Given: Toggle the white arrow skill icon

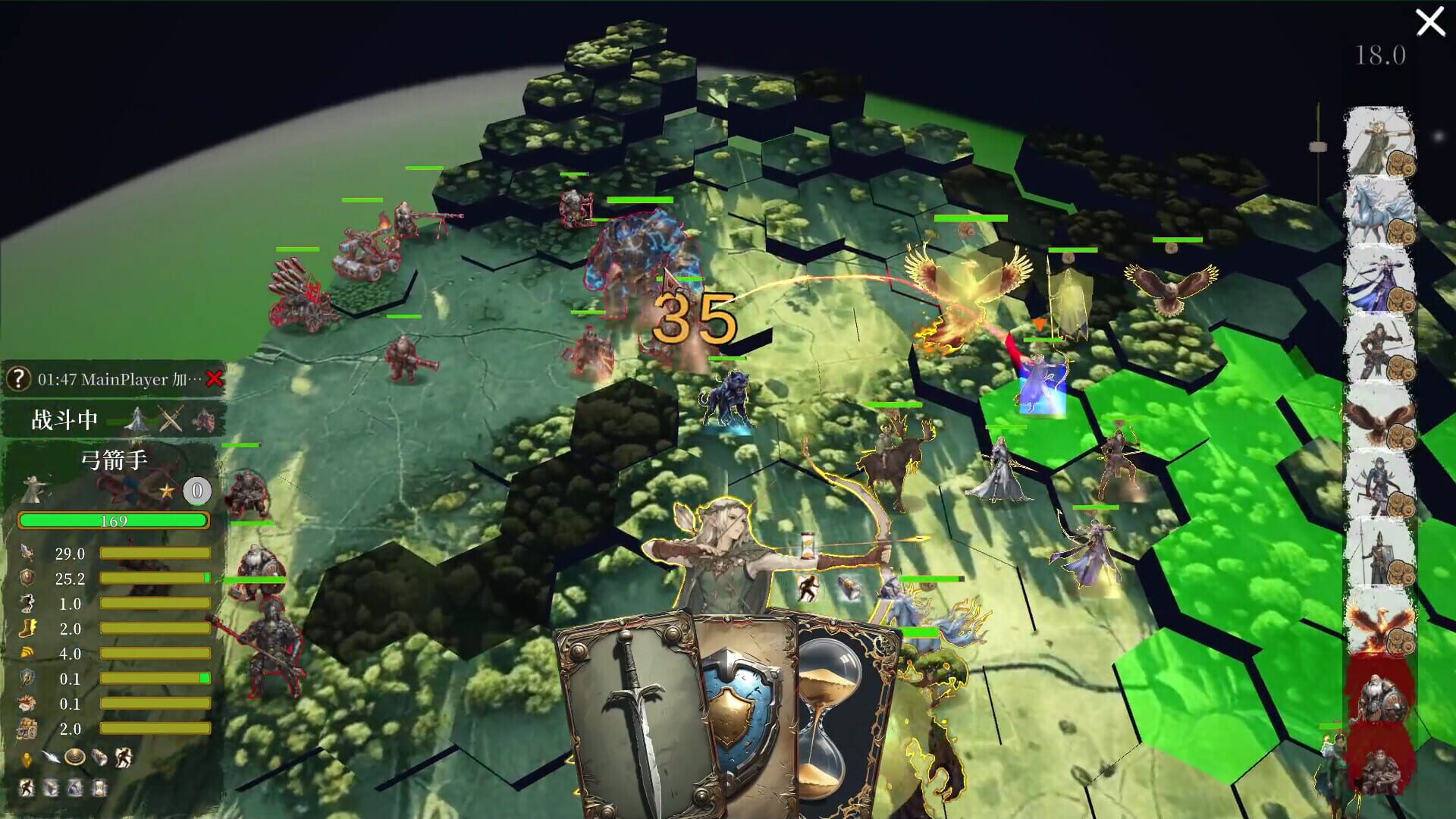Looking at the screenshot, I should (51, 756).
